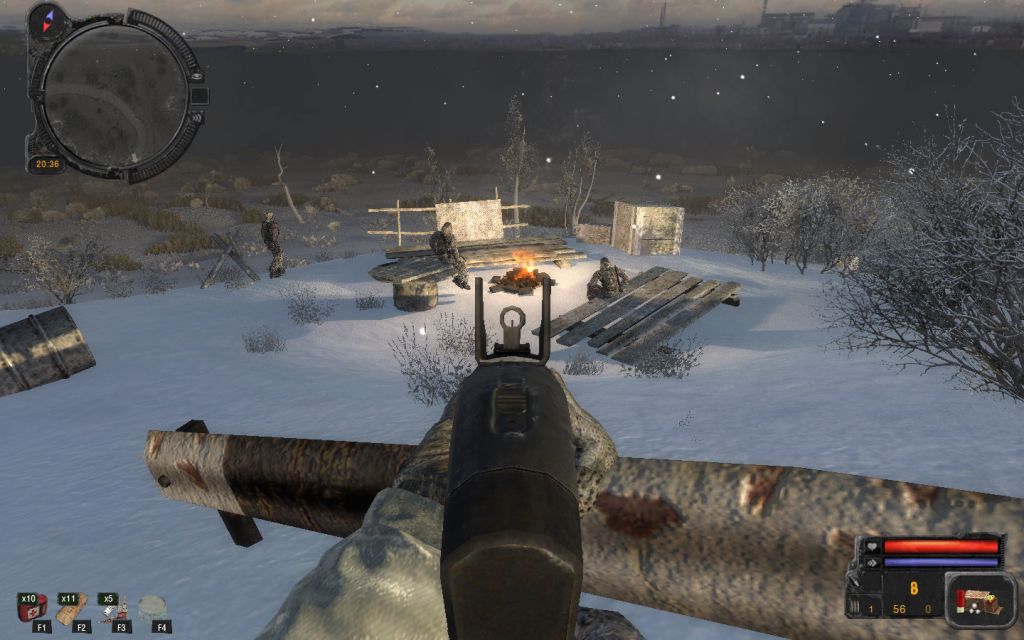Image resolution: width=1024 pixels, height=640 pixels.
Task: Select the compass icon above the minimap
Action: (x=46, y=20)
